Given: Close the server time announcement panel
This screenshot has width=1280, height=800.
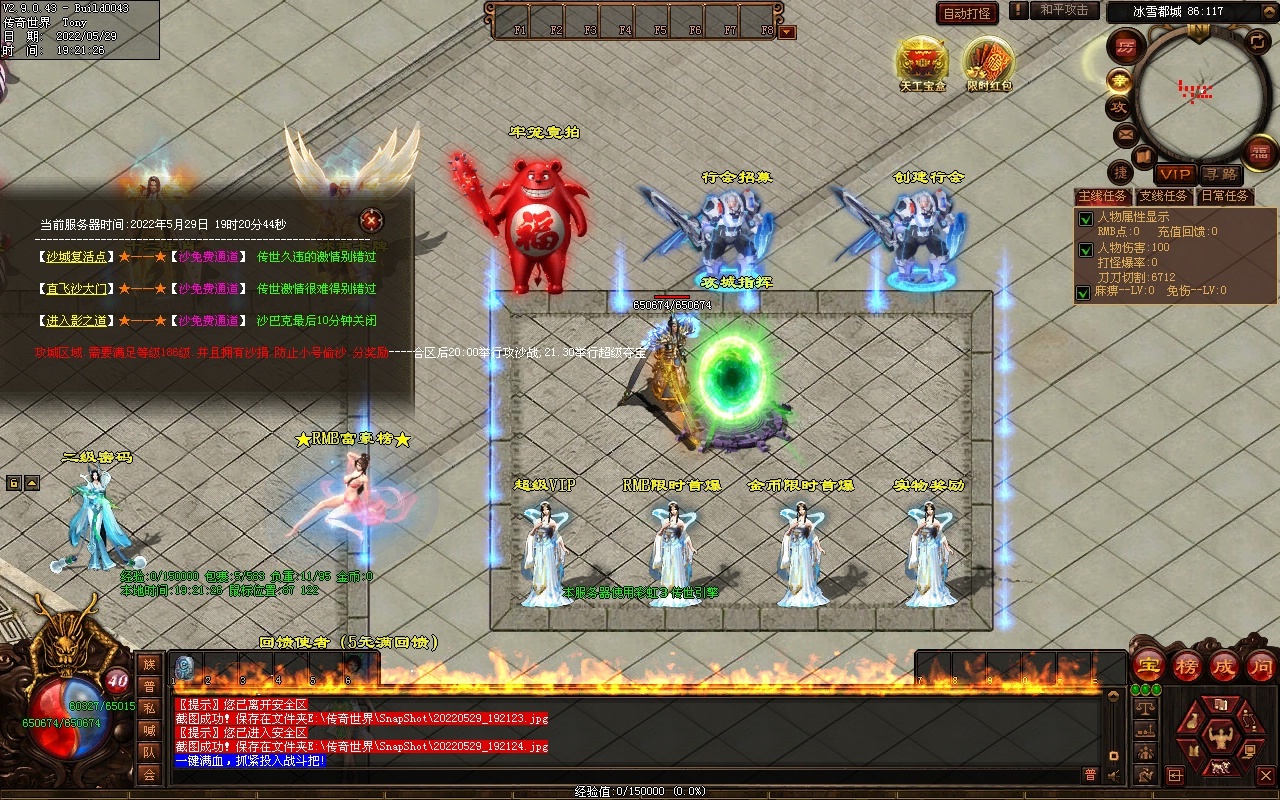Looking at the screenshot, I should point(371,220).
